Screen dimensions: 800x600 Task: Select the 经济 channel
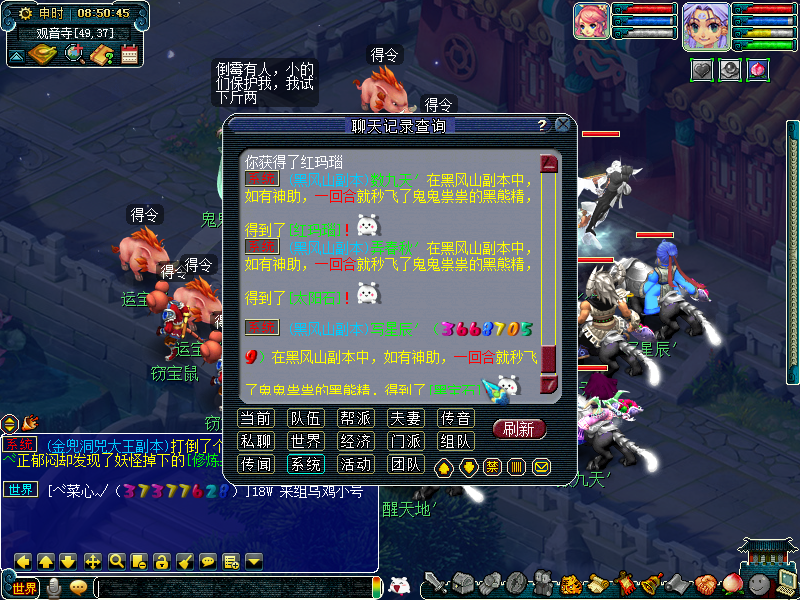click(x=355, y=441)
